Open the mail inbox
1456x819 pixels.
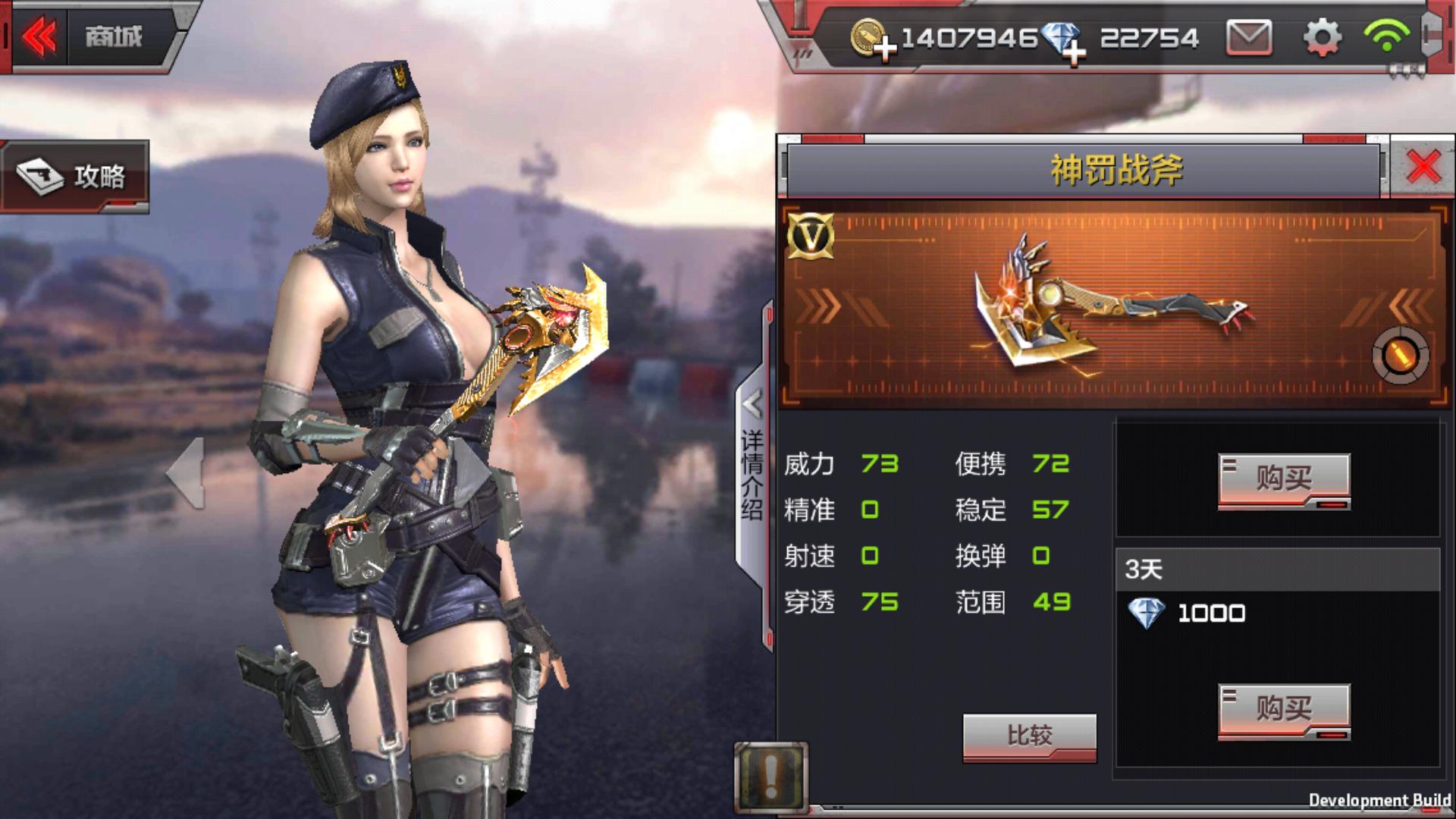point(1248,37)
